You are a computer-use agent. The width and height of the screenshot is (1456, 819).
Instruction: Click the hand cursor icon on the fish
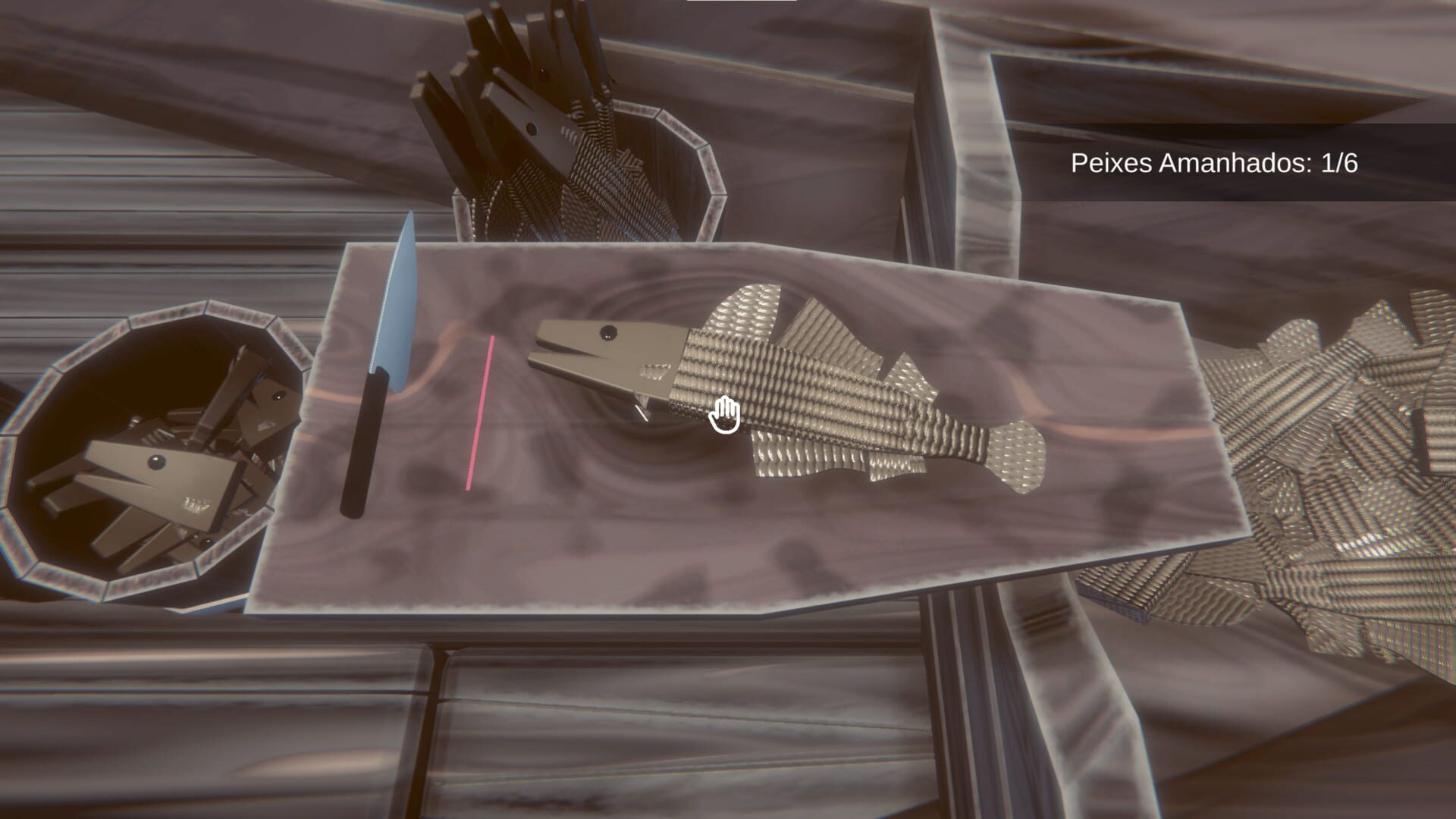726,415
